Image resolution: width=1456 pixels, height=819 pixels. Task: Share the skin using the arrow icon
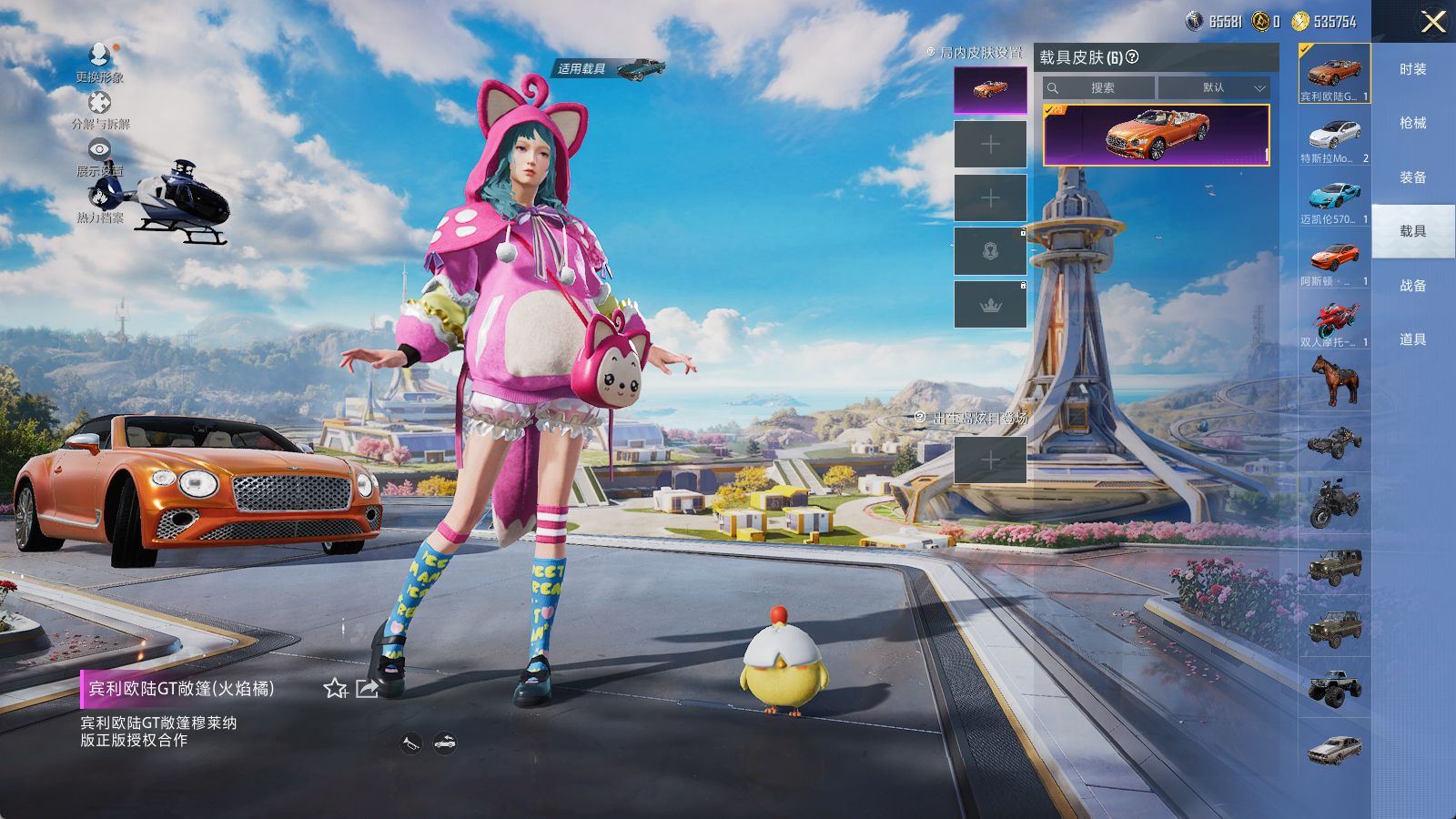(367, 689)
